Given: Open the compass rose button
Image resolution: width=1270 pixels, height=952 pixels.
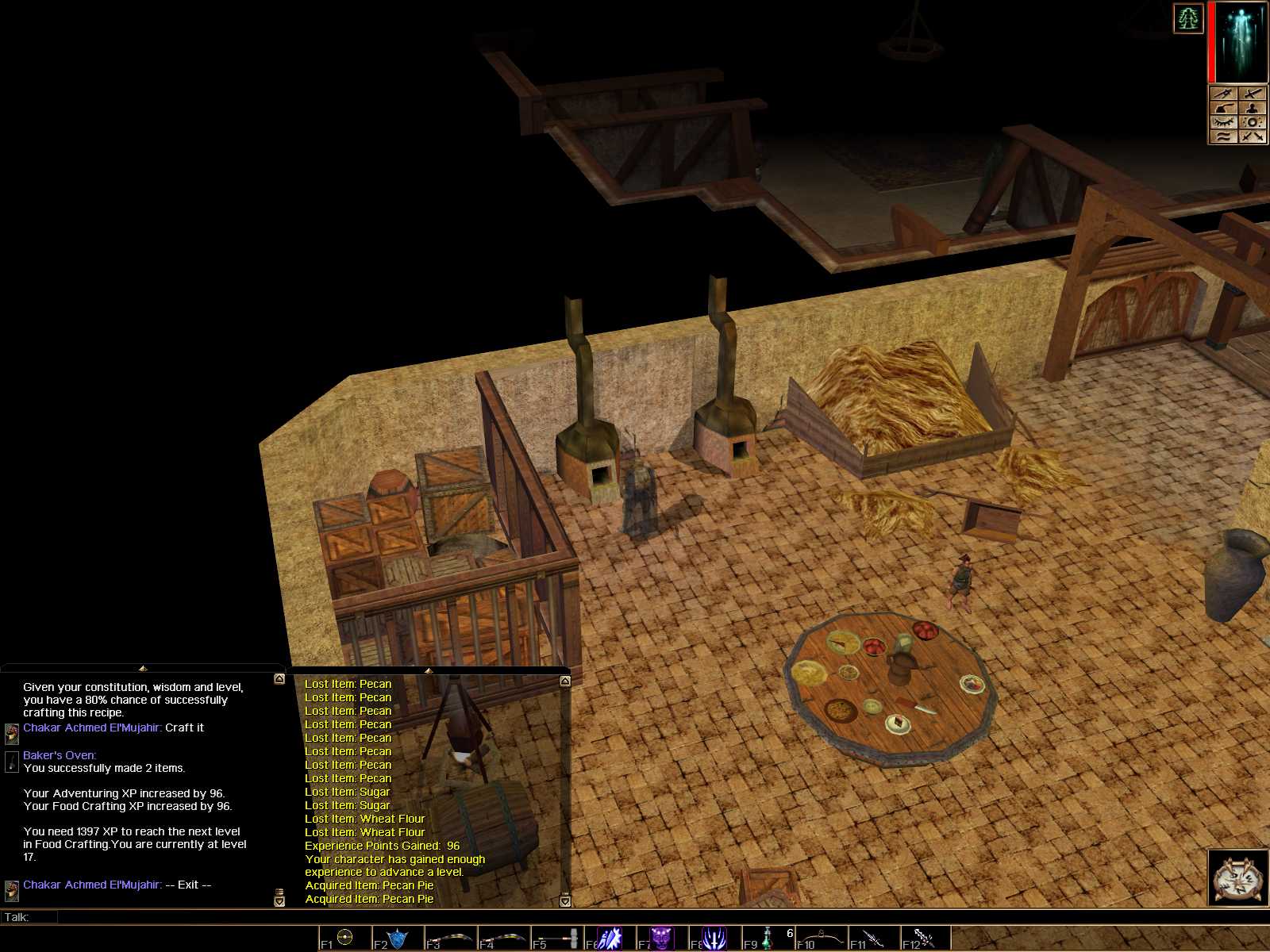Looking at the screenshot, I should click(x=1237, y=877).
